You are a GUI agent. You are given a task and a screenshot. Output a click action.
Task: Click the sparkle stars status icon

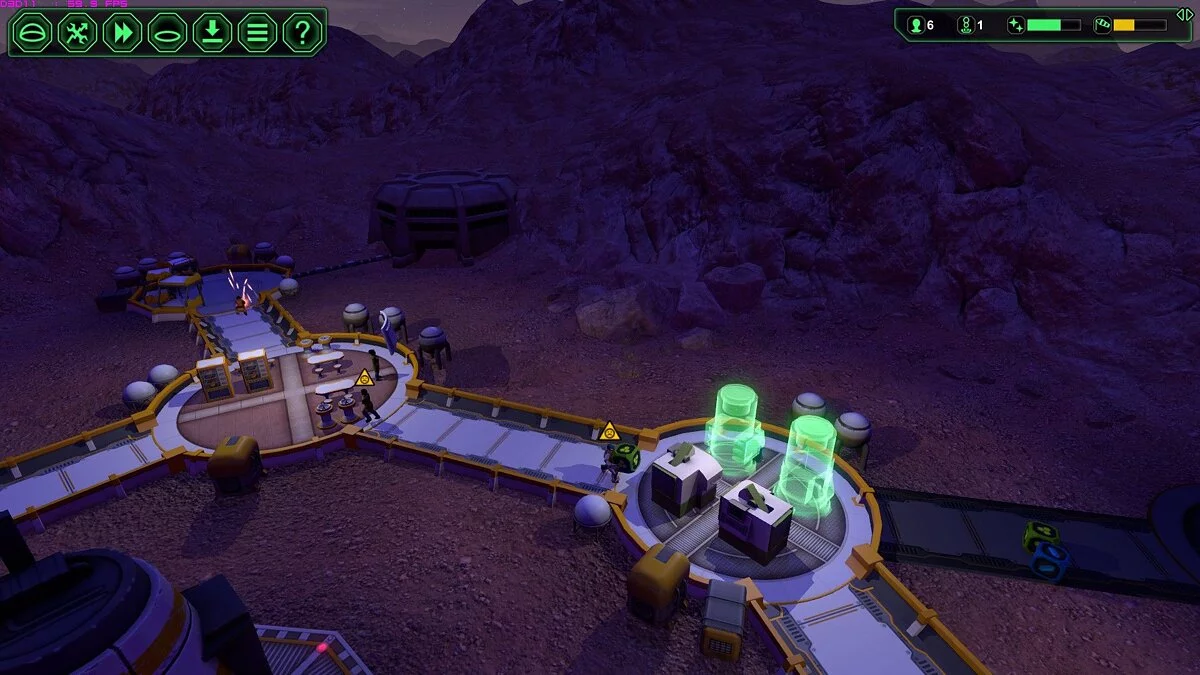tap(1016, 25)
